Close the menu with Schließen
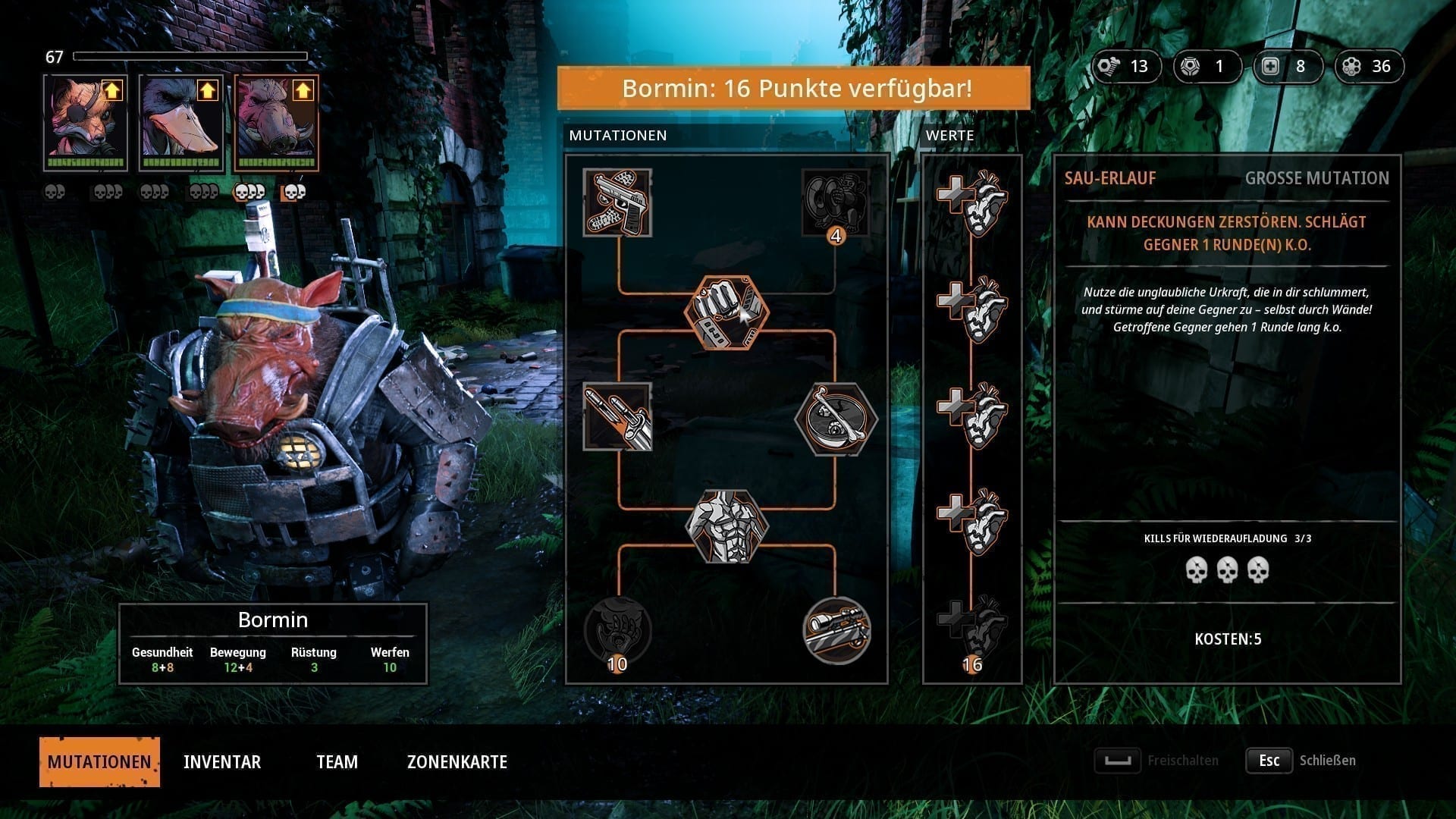The width and height of the screenshot is (1456, 819). pos(1301,761)
